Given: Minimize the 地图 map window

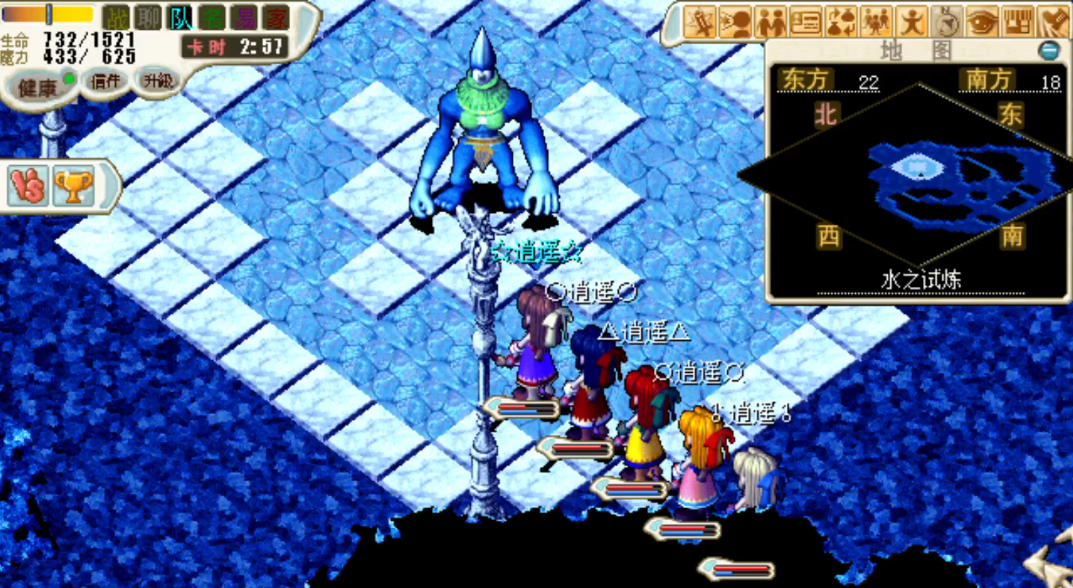Looking at the screenshot, I should coord(1048,50).
